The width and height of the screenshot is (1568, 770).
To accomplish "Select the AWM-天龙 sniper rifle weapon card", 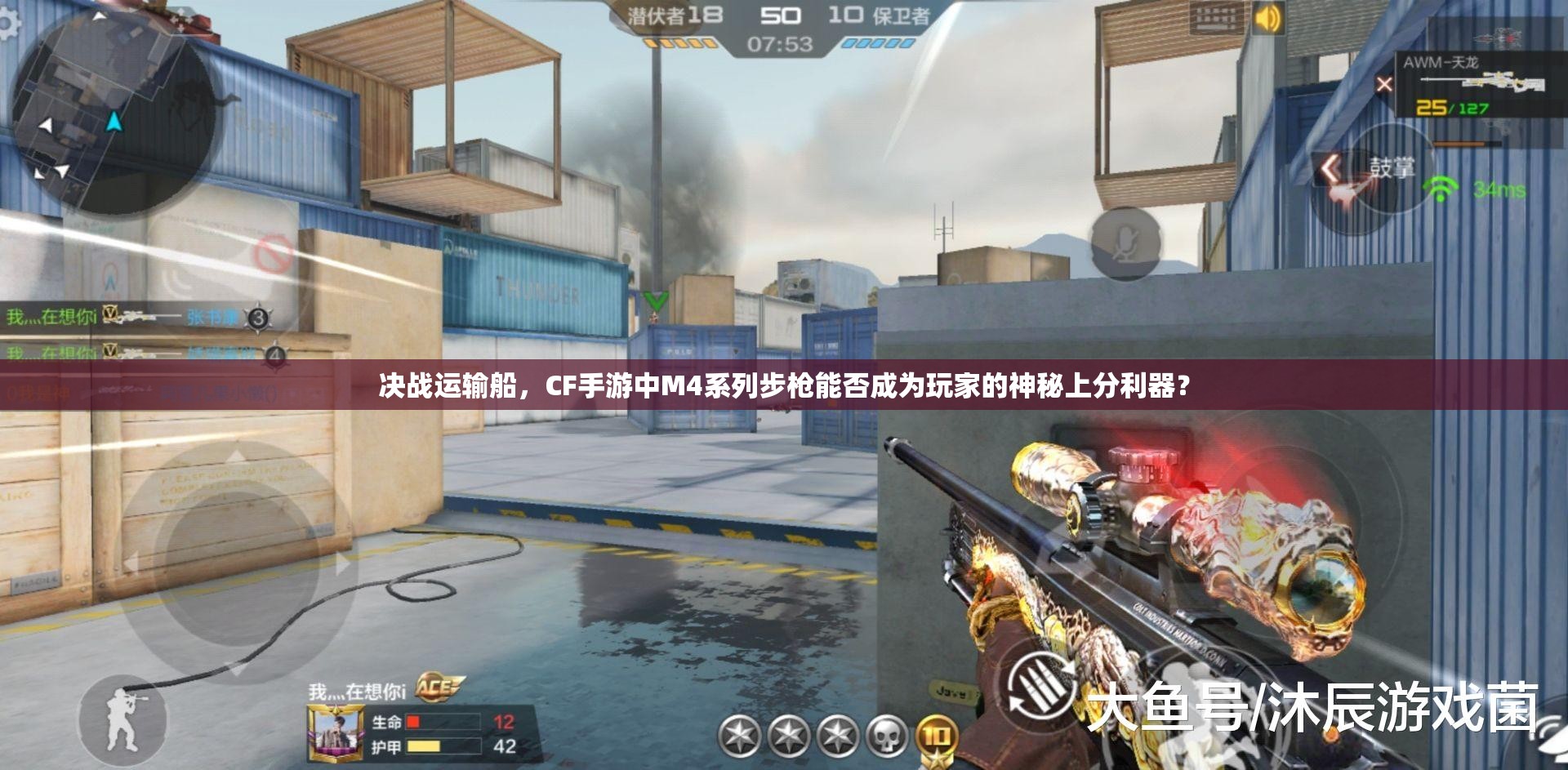I will pos(1478,82).
